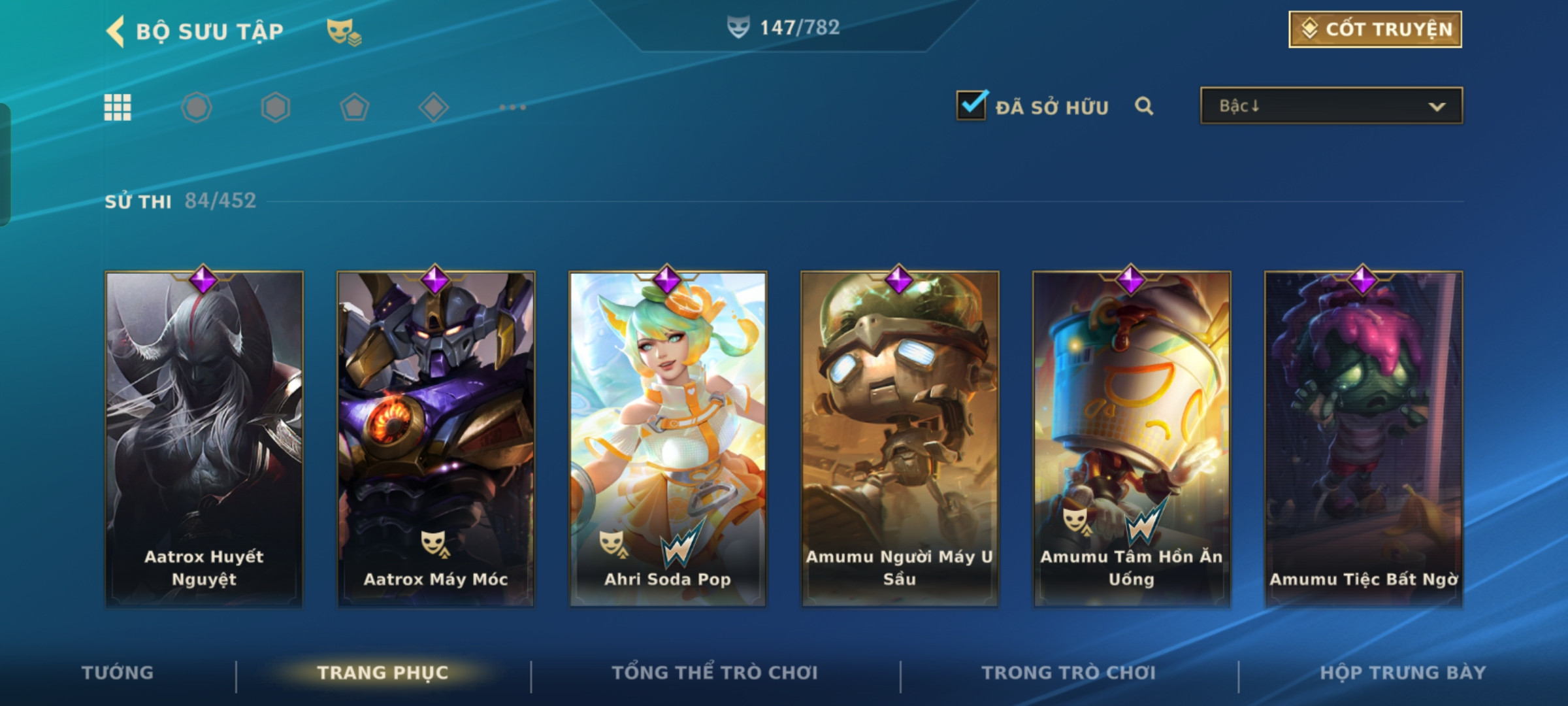The image size is (1568, 706).
Task: Choose the diamond rarity filter
Action: click(434, 107)
